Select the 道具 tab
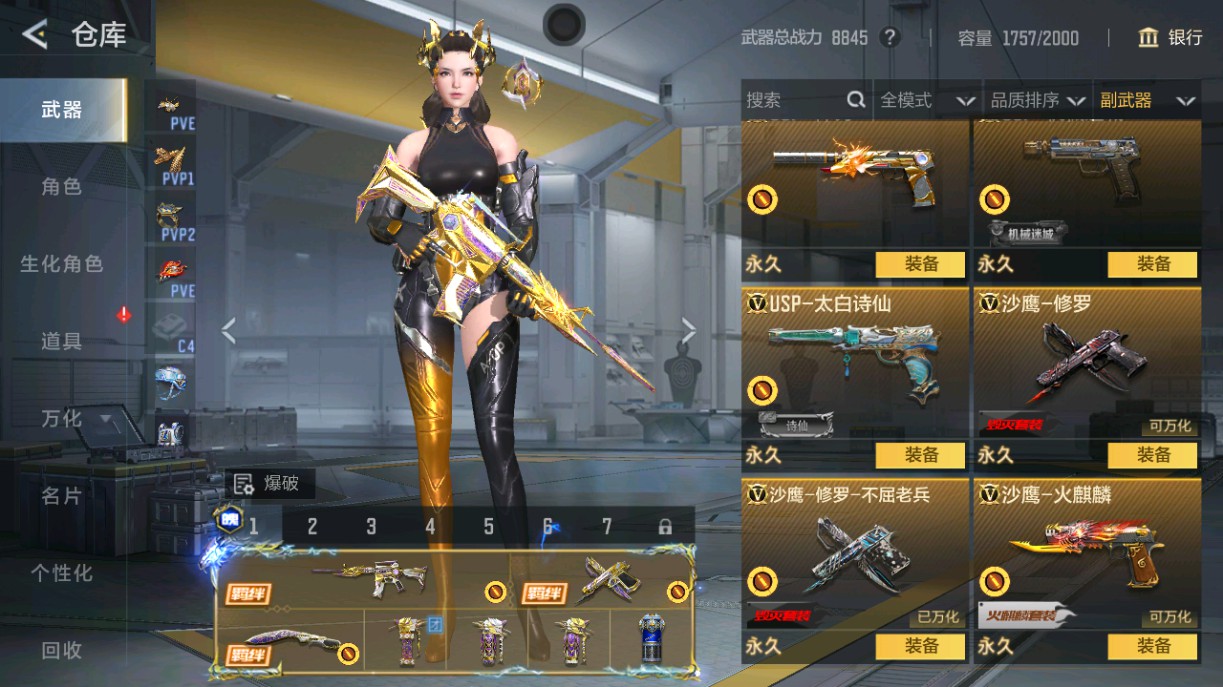Viewport: 1223px width, 687px height. pyautogui.click(x=61, y=341)
